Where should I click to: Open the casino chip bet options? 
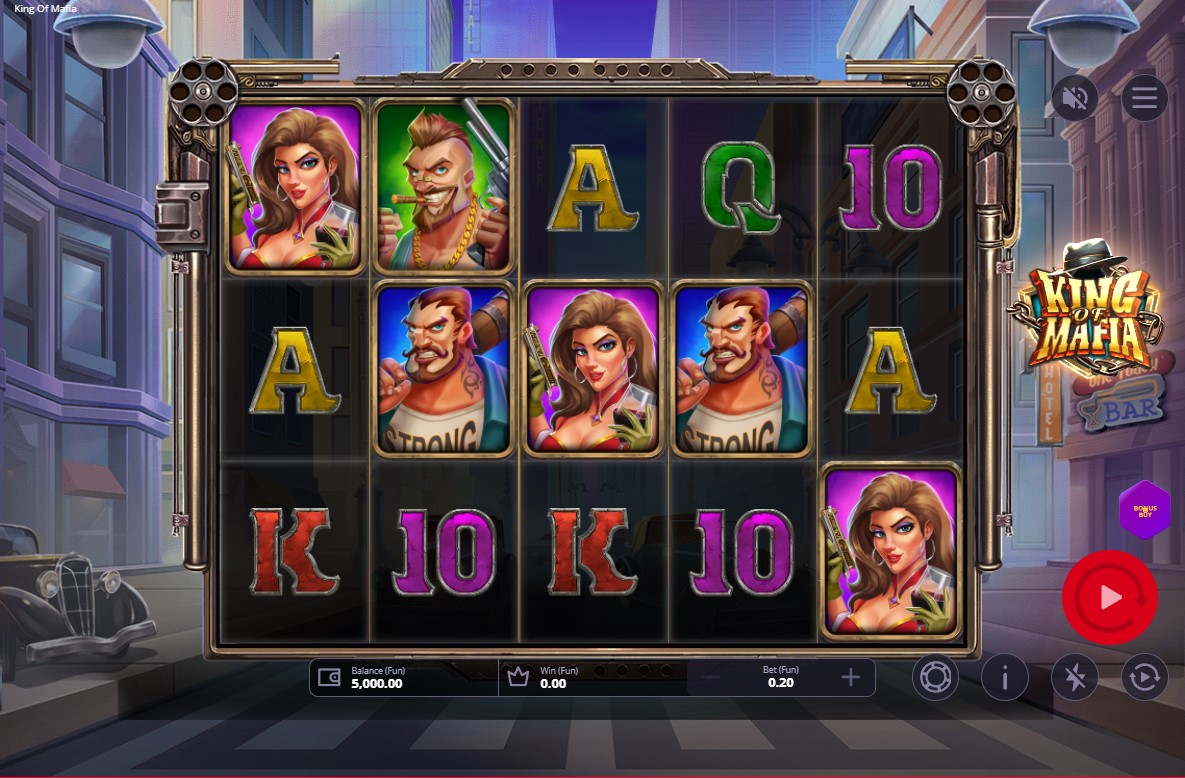click(x=935, y=678)
